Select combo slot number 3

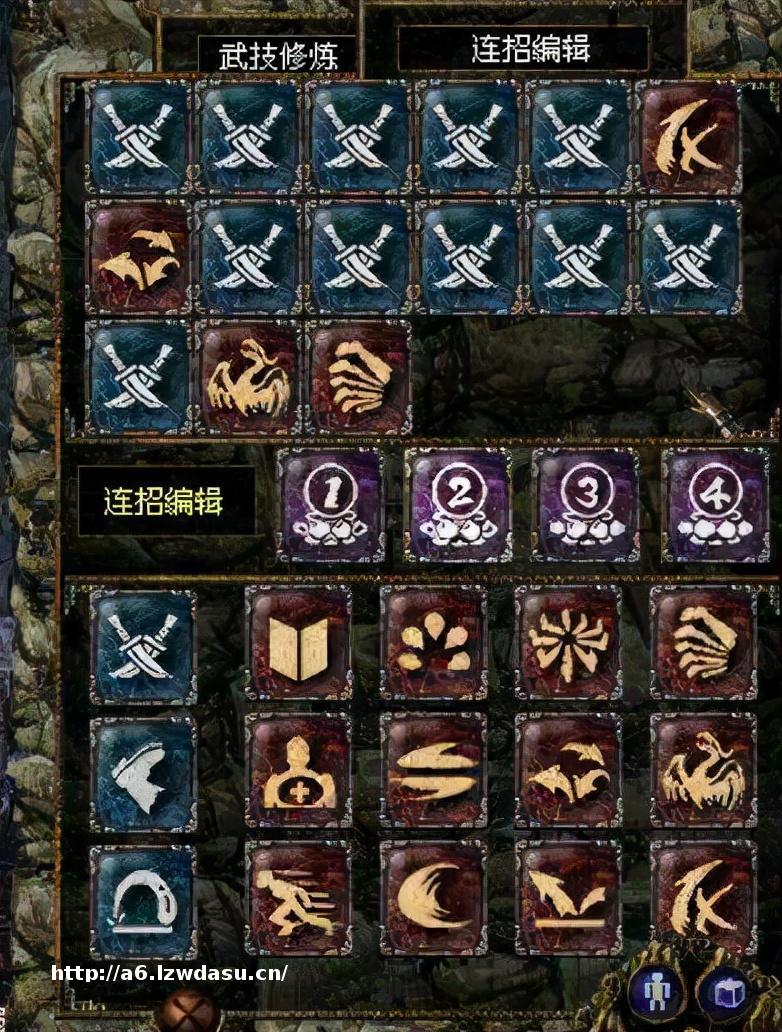pyautogui.click(x=585, y=505)
